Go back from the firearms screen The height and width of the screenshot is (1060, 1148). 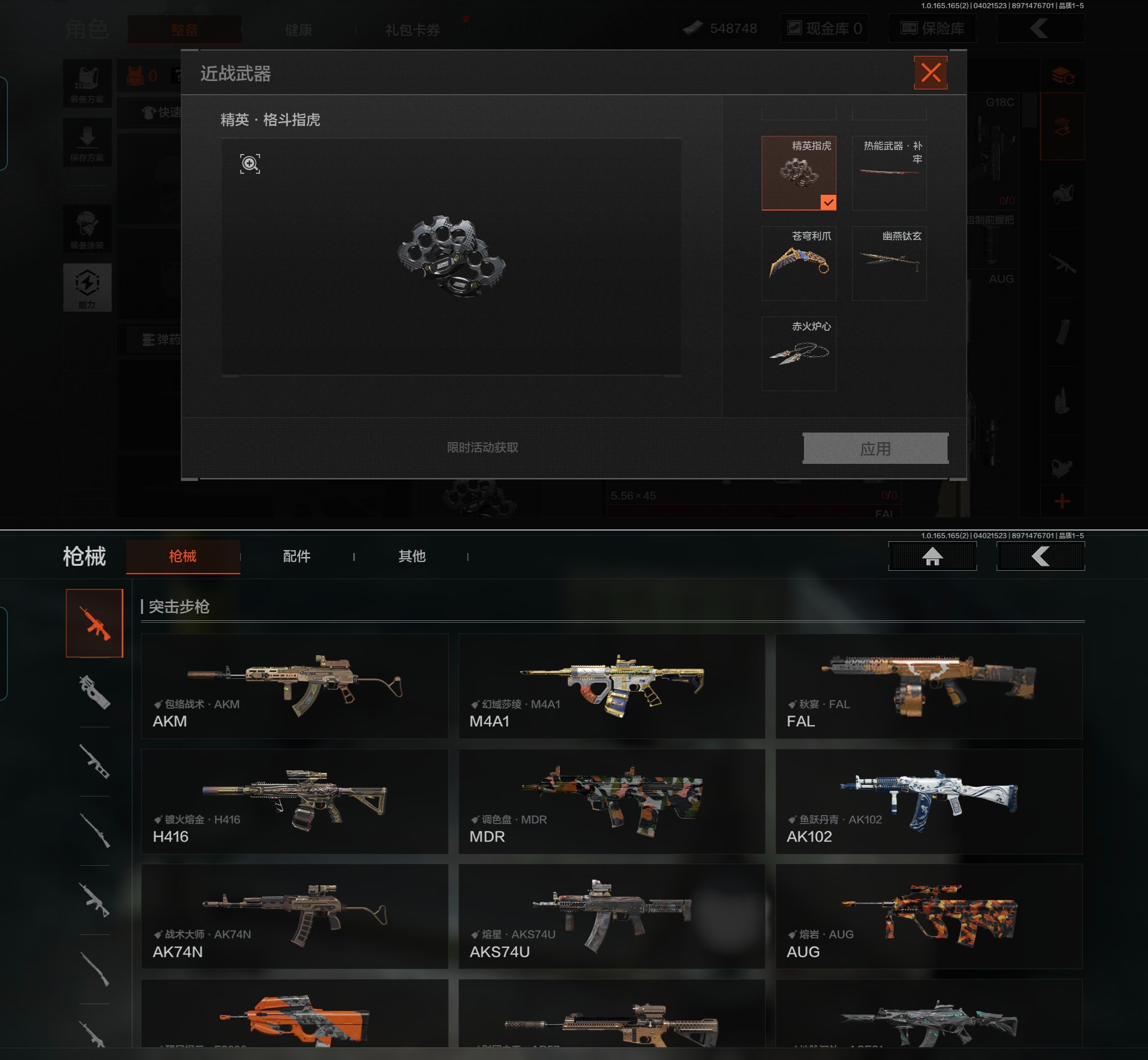tap(1040, 556)
